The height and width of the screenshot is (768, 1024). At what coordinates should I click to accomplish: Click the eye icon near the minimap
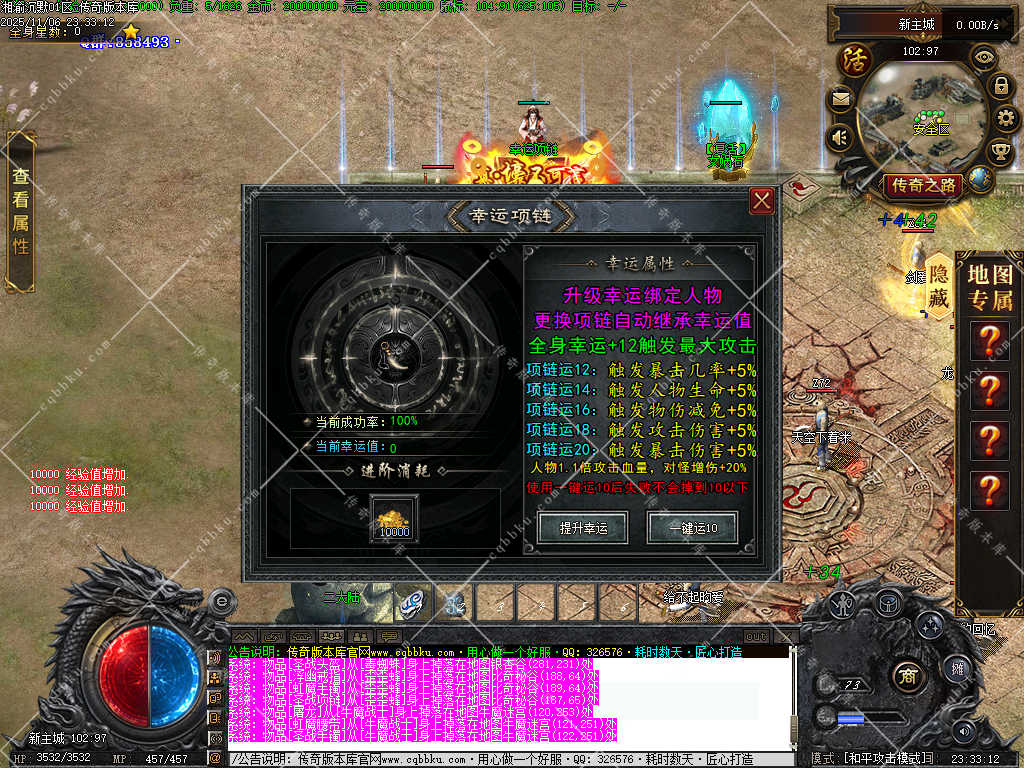click(x=984, y=57)
